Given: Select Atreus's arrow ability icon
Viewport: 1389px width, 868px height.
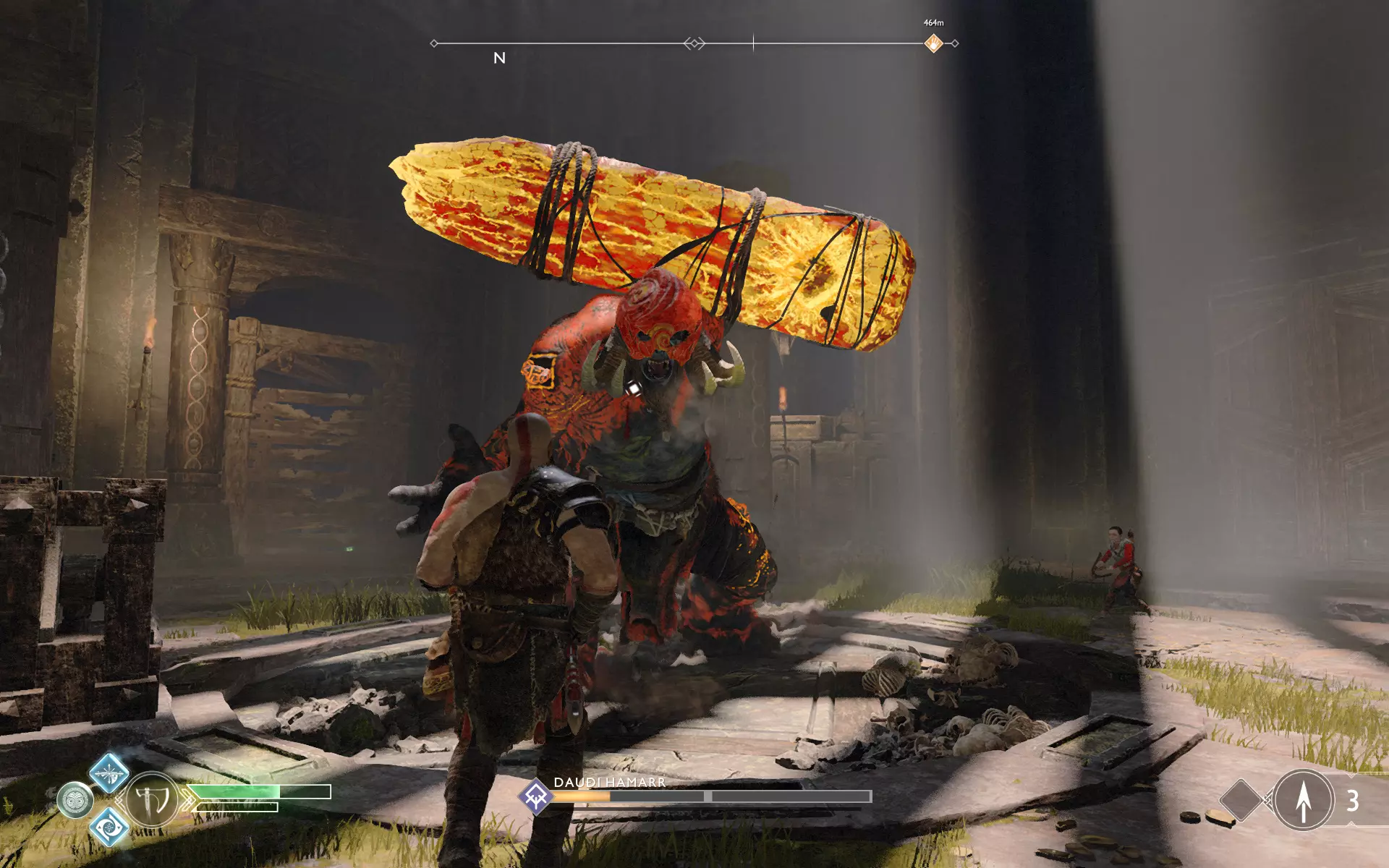Looking at the screenshot, I should 1303,800.
